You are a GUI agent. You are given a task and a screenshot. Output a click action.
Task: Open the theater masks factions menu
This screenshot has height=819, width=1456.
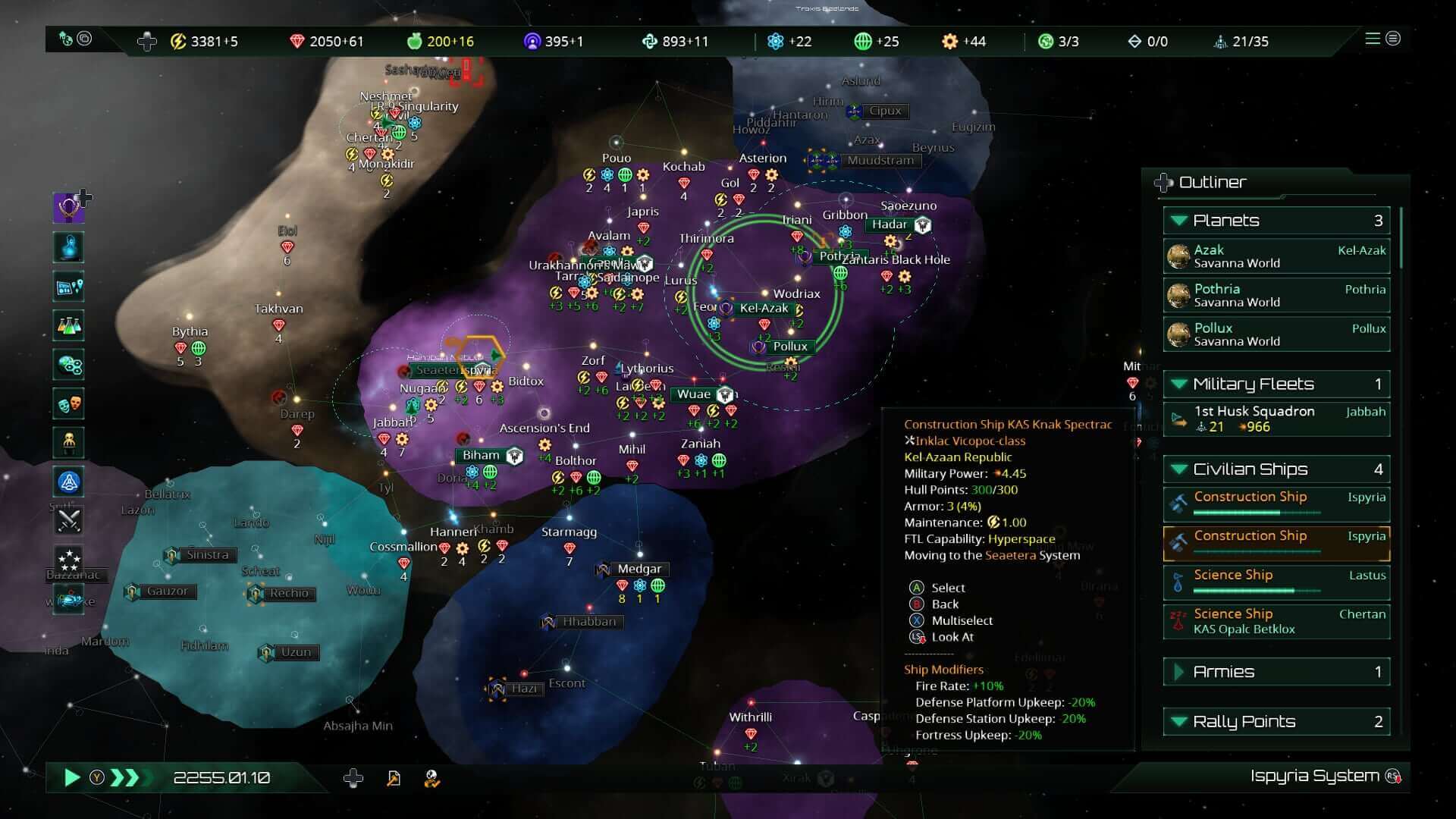pos(69,403)
